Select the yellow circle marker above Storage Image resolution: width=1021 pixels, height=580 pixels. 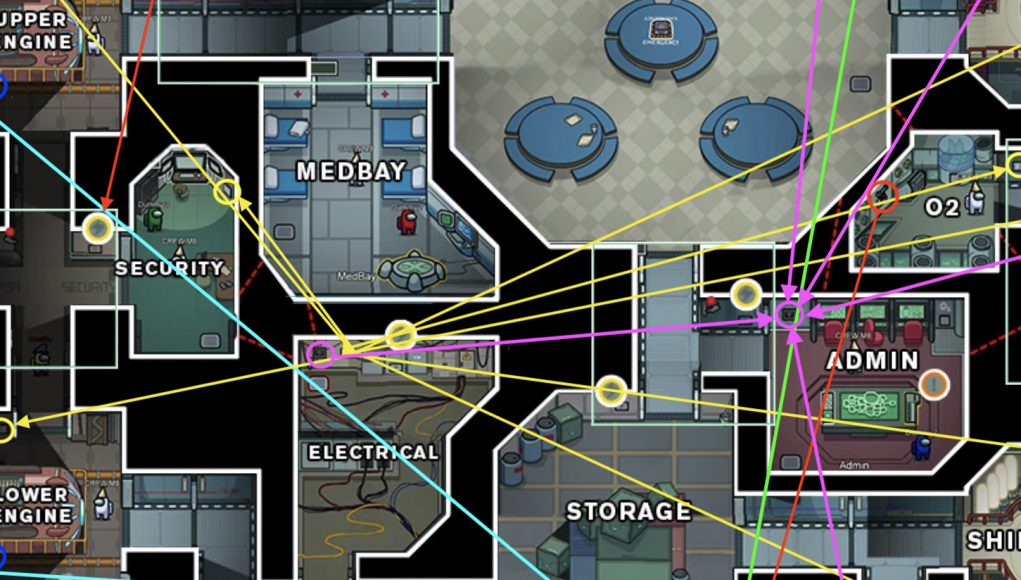611,391
